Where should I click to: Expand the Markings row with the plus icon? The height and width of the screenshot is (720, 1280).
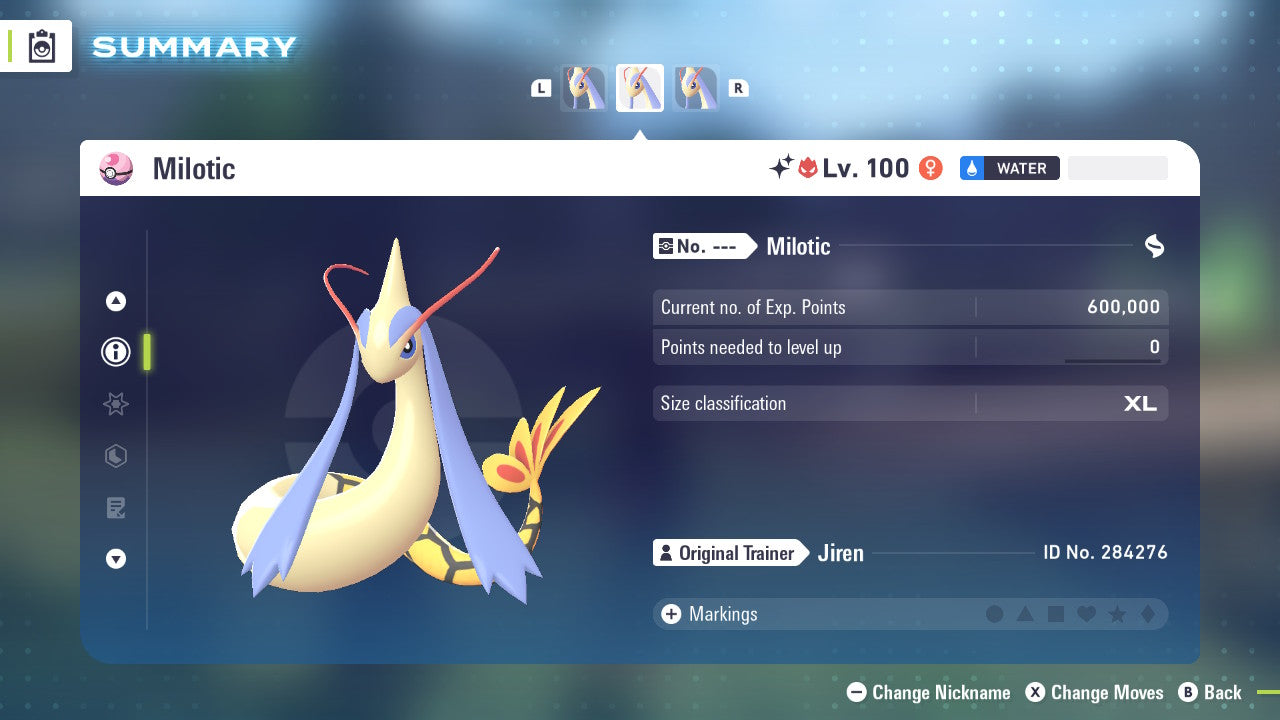(670, 614)
